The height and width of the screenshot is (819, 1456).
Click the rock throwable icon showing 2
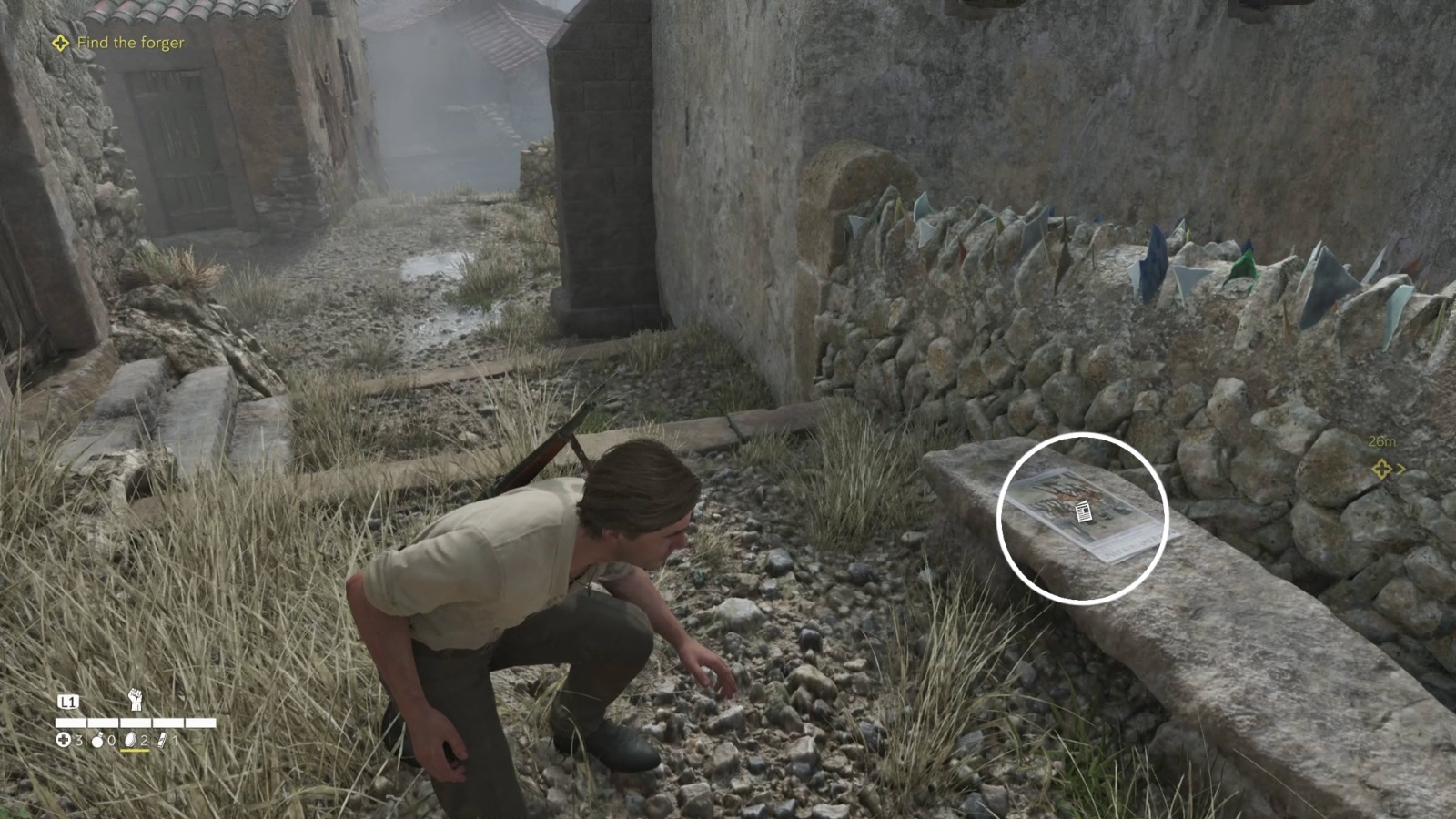point(131,740)
